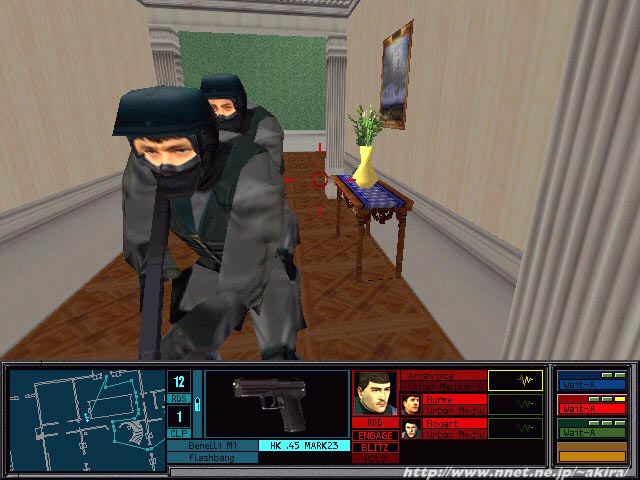This screenshot has height=480, width=640.
Task: Click the RED team label
Action: 375,423
